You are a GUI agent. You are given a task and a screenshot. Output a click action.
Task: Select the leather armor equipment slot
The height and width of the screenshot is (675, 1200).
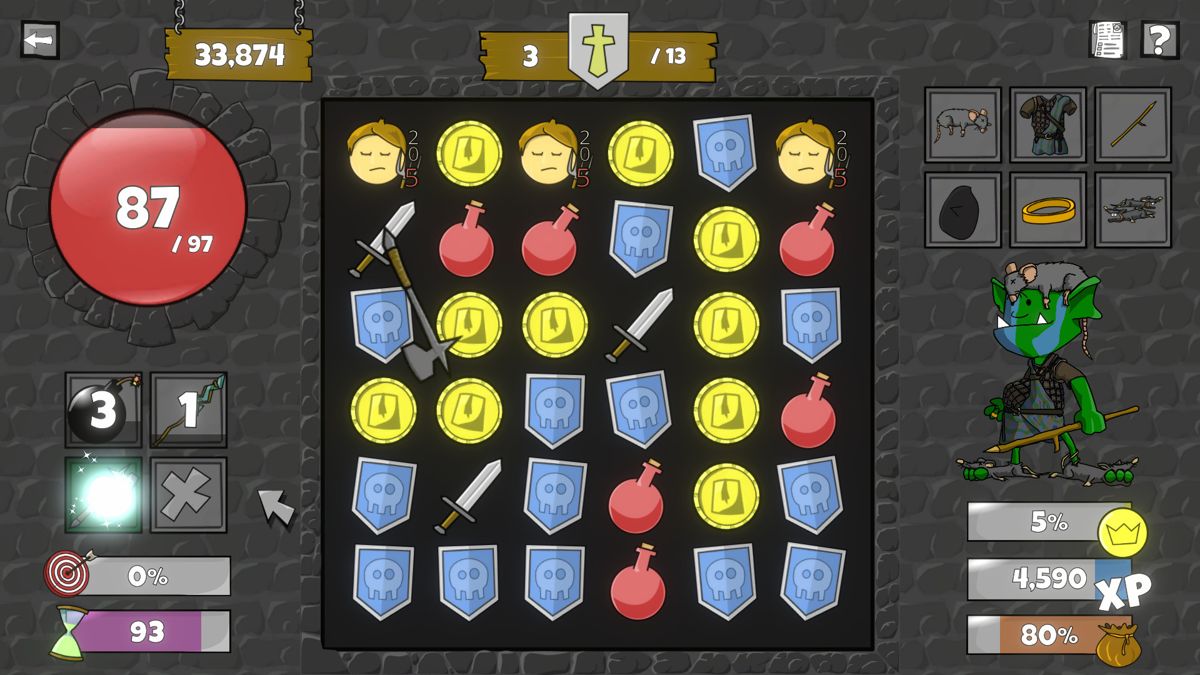click(1048, 125)
